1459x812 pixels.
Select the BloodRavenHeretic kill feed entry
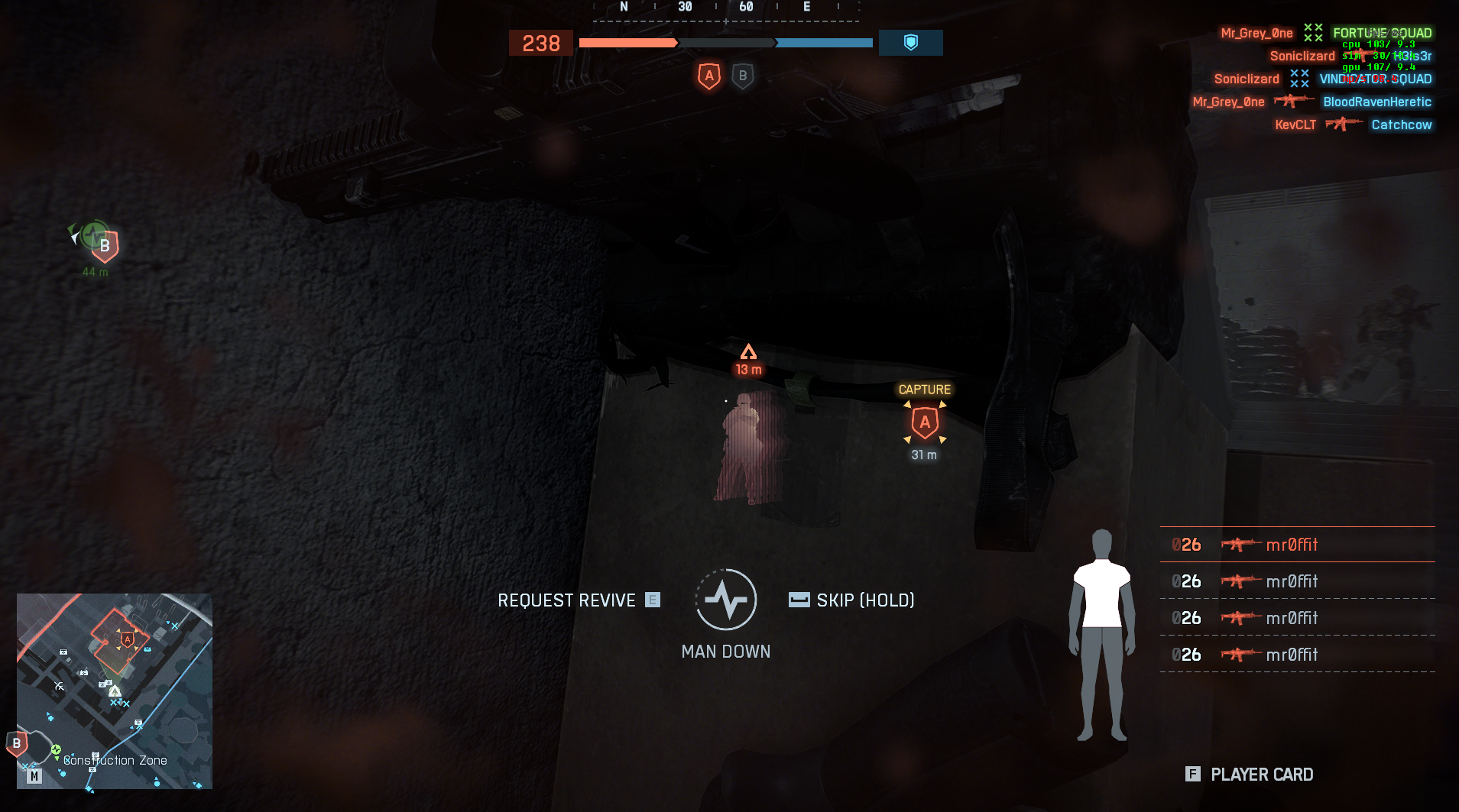coord(1376,102)
